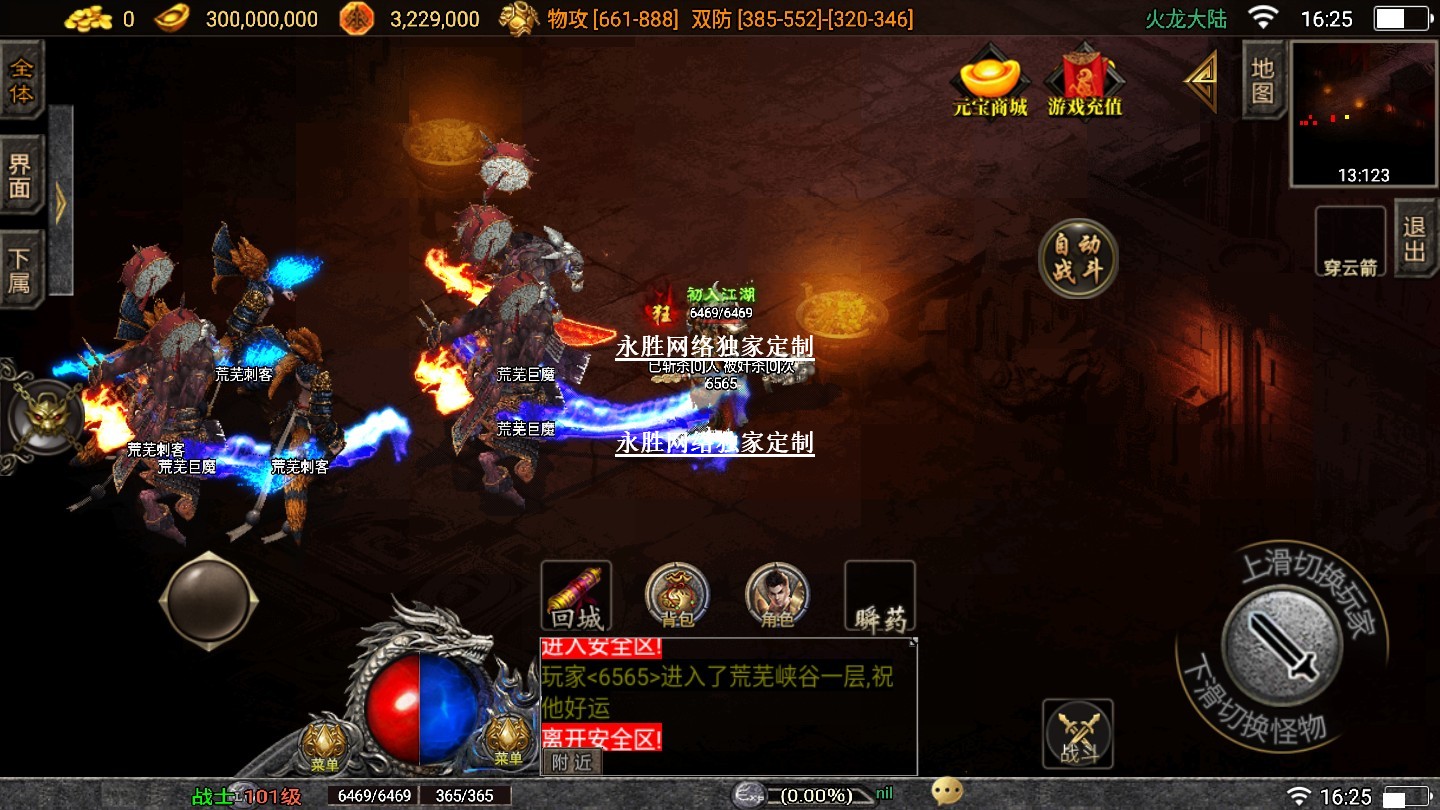
Task: Activate the 穿云箭 skill slot
Action: pos(1350,242)
